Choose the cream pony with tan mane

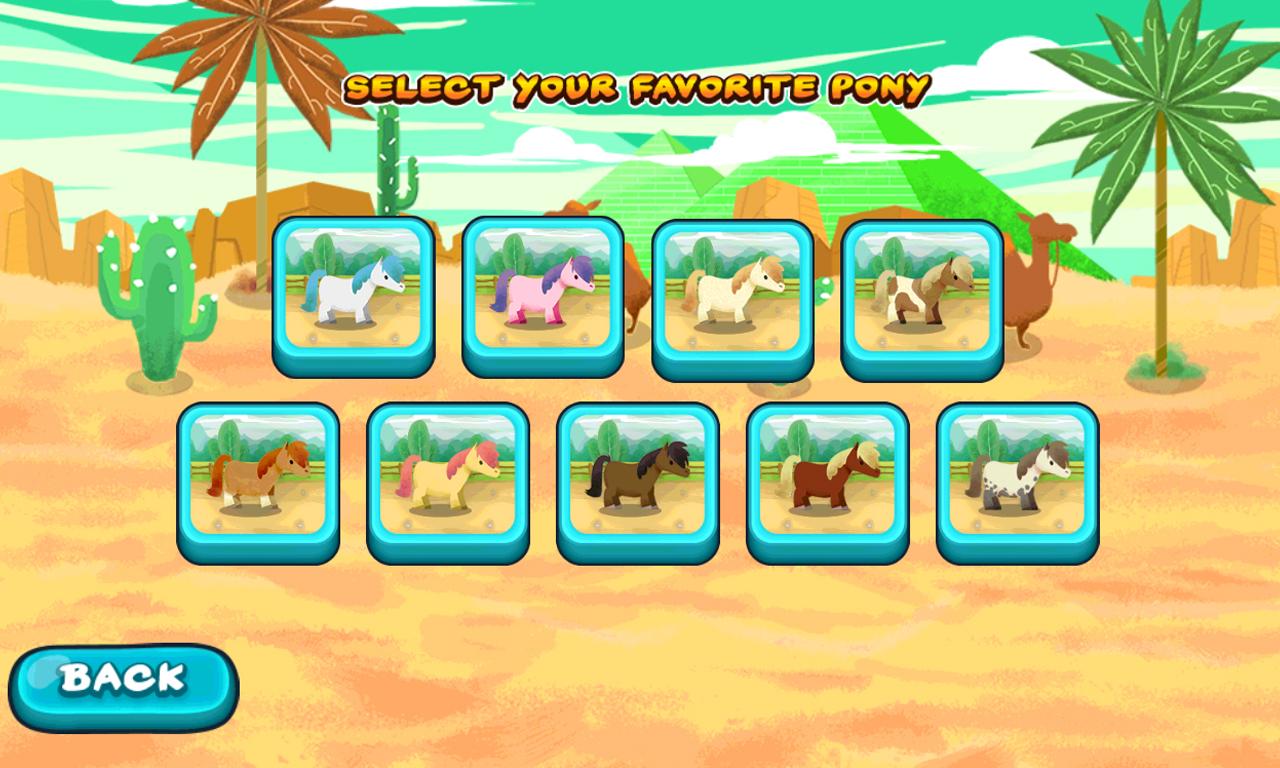735,295
